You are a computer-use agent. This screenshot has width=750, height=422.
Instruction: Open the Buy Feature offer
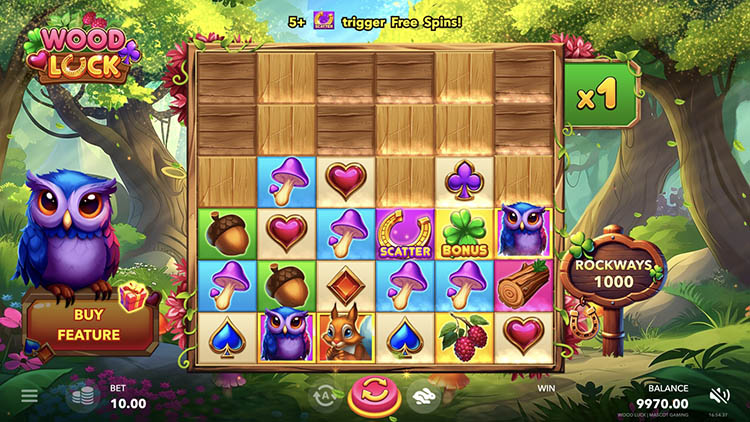click(91, 324)
